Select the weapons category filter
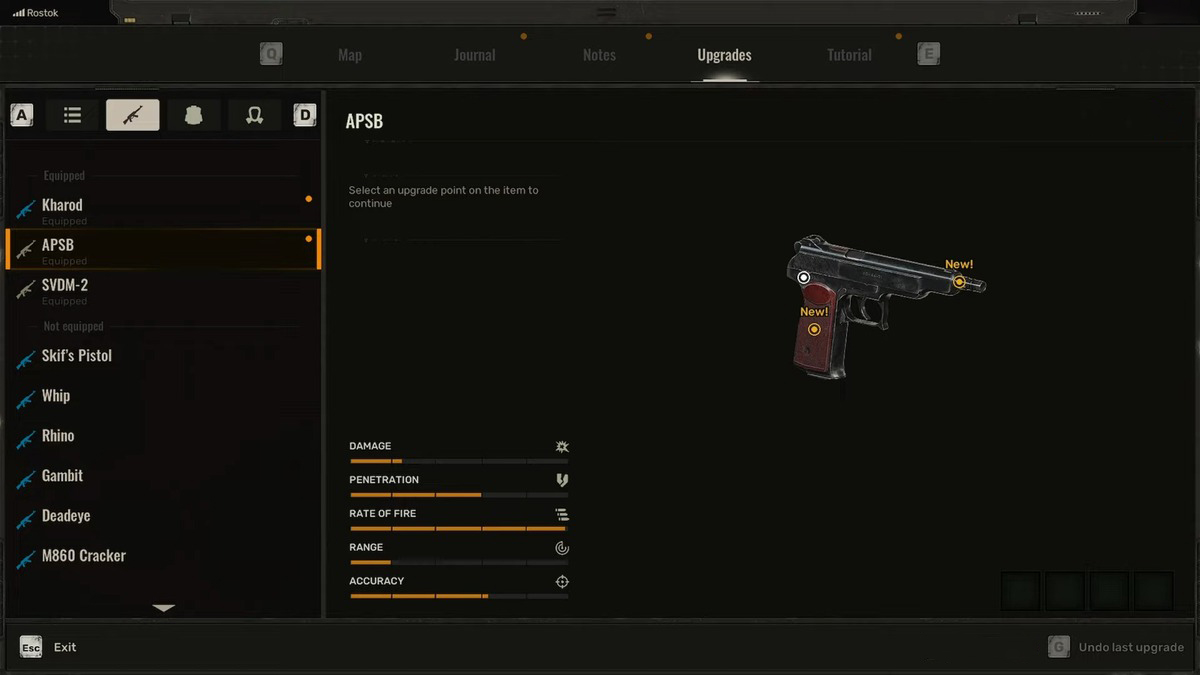 pos(132,115)
